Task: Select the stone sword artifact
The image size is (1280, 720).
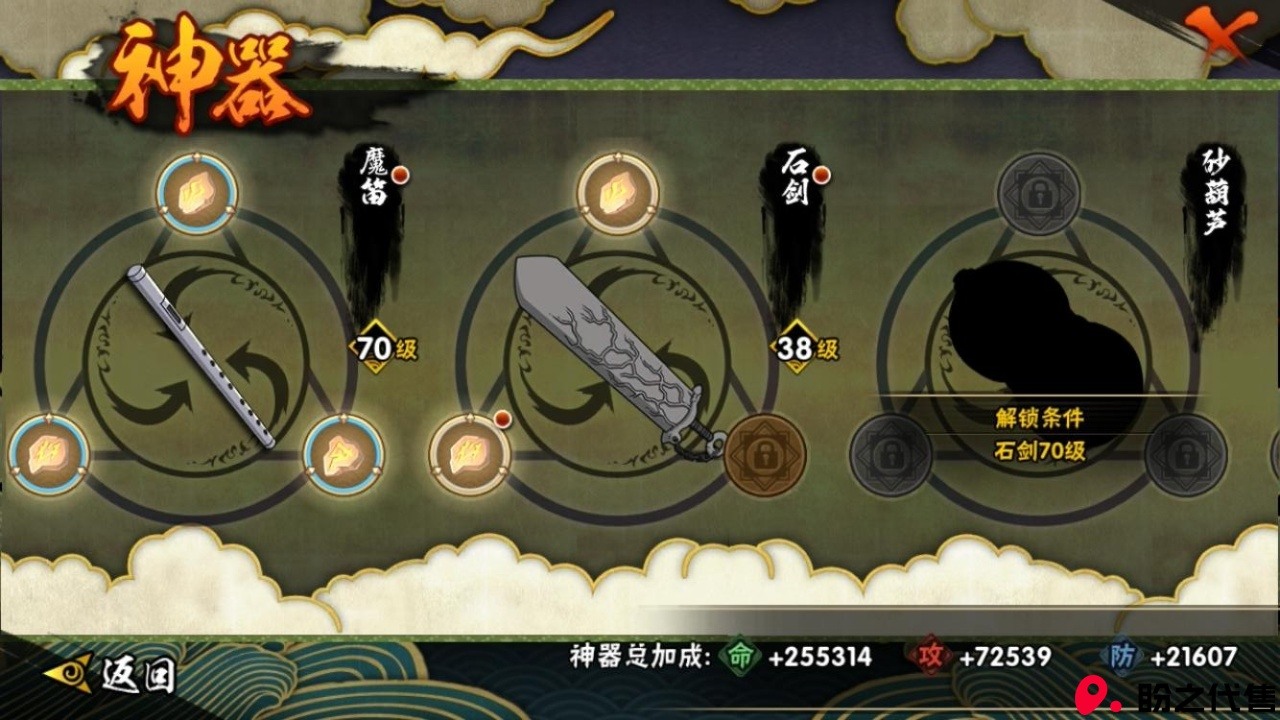Action: (x=617, y=358)
